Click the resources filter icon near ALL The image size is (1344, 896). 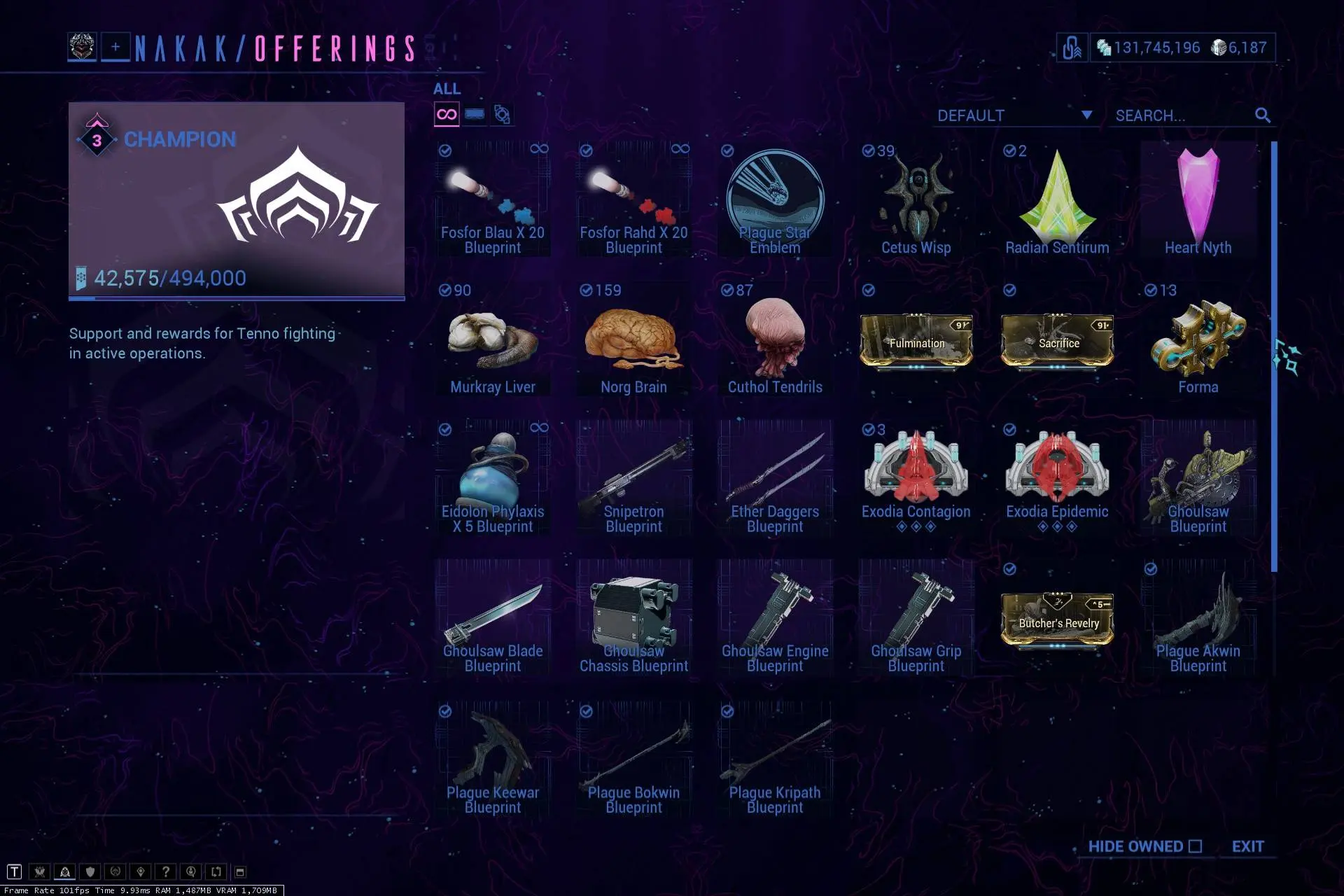pyautogui.click(x=503, y=113)
